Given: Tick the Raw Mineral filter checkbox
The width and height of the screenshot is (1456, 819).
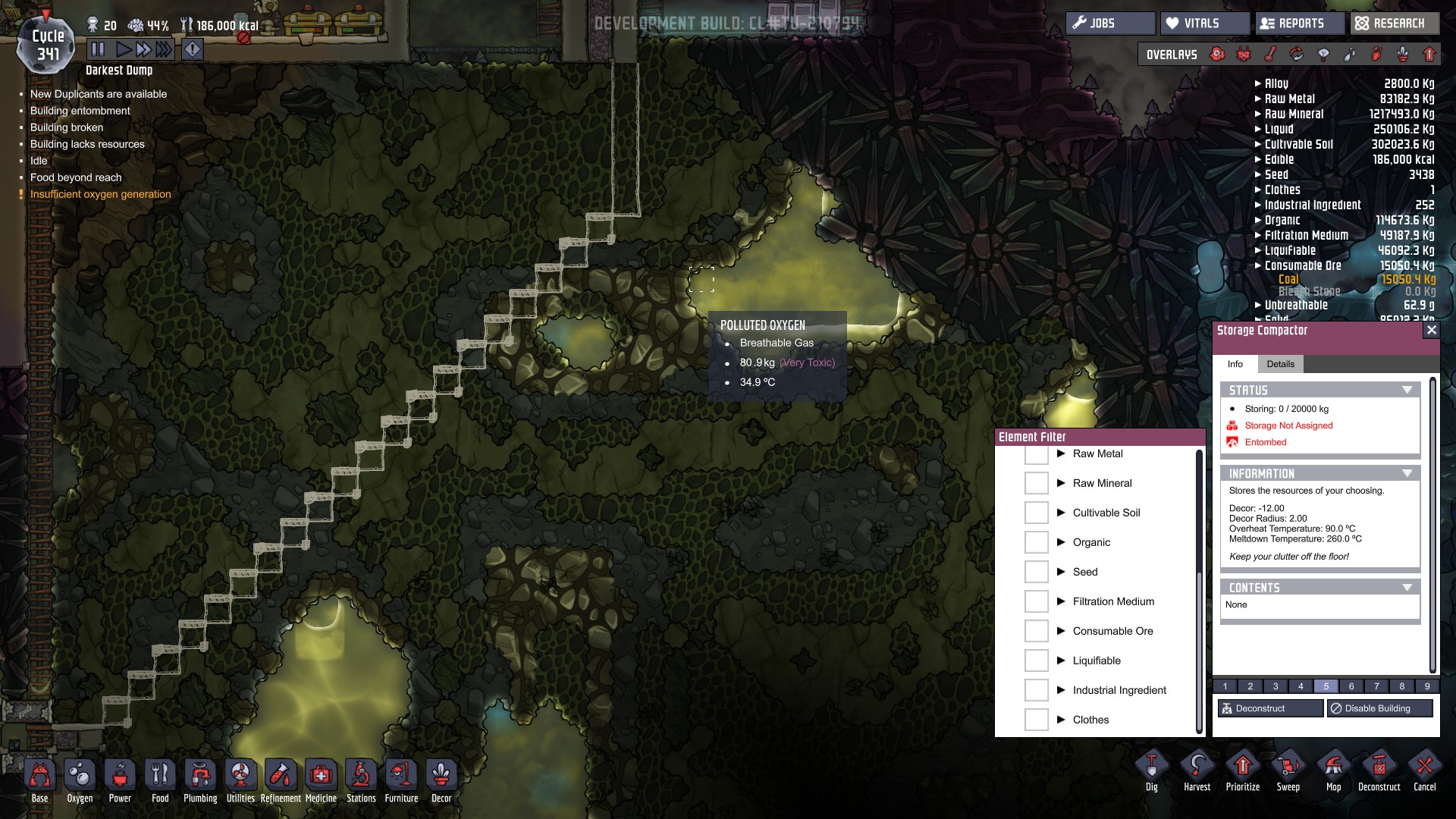Looking at the screenshot, I should pos(1036,483).
